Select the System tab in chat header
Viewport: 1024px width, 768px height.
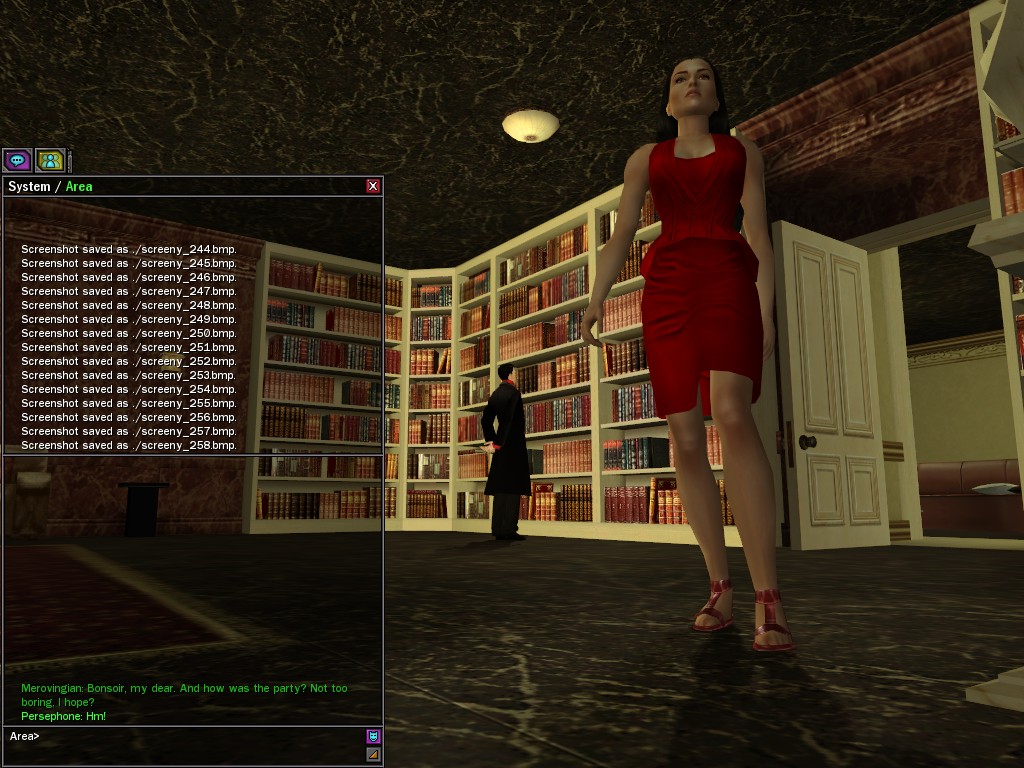(x=29, y=187)
